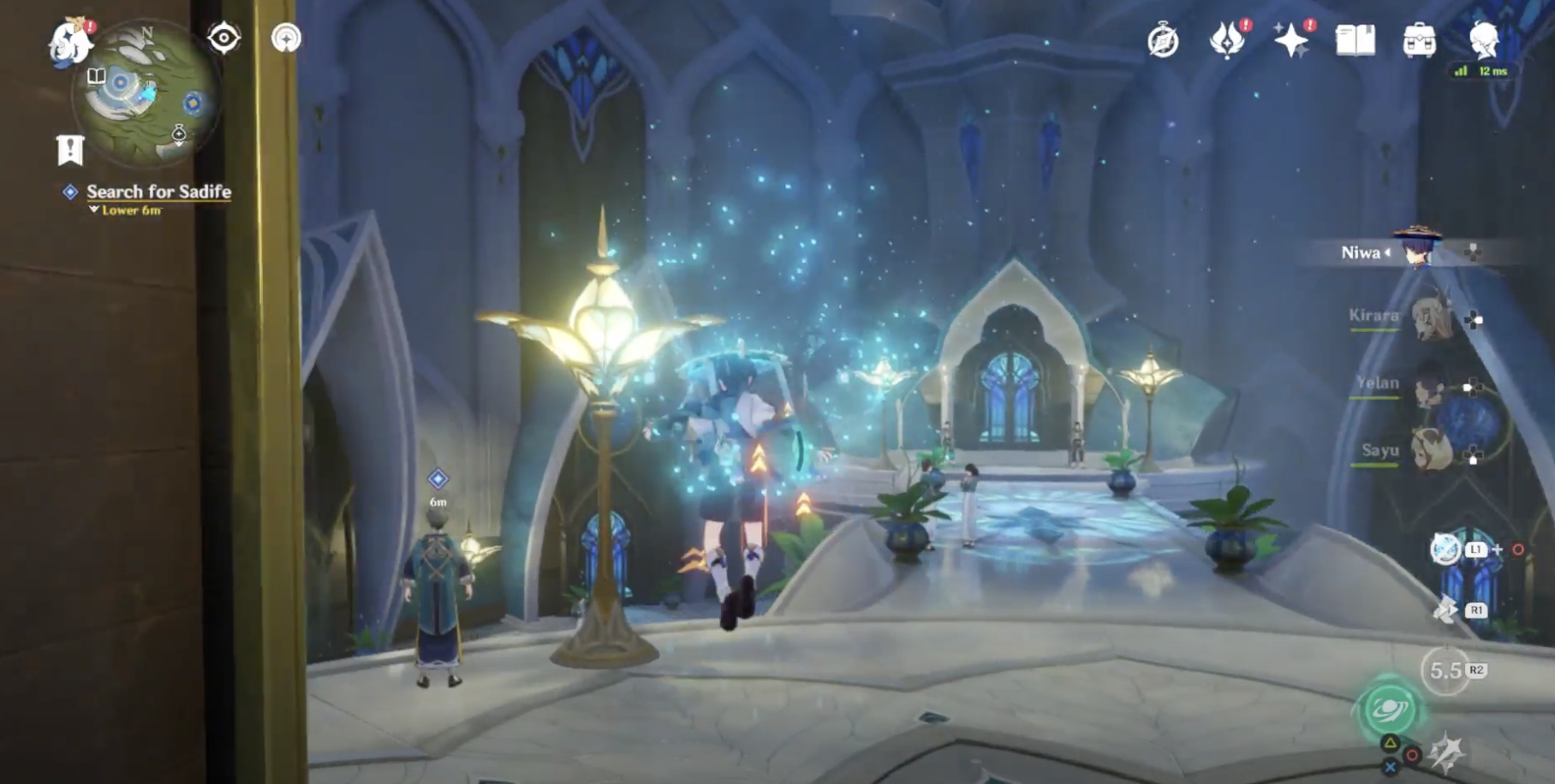Open the four-pointed star Wish icon

point(1290,40)
